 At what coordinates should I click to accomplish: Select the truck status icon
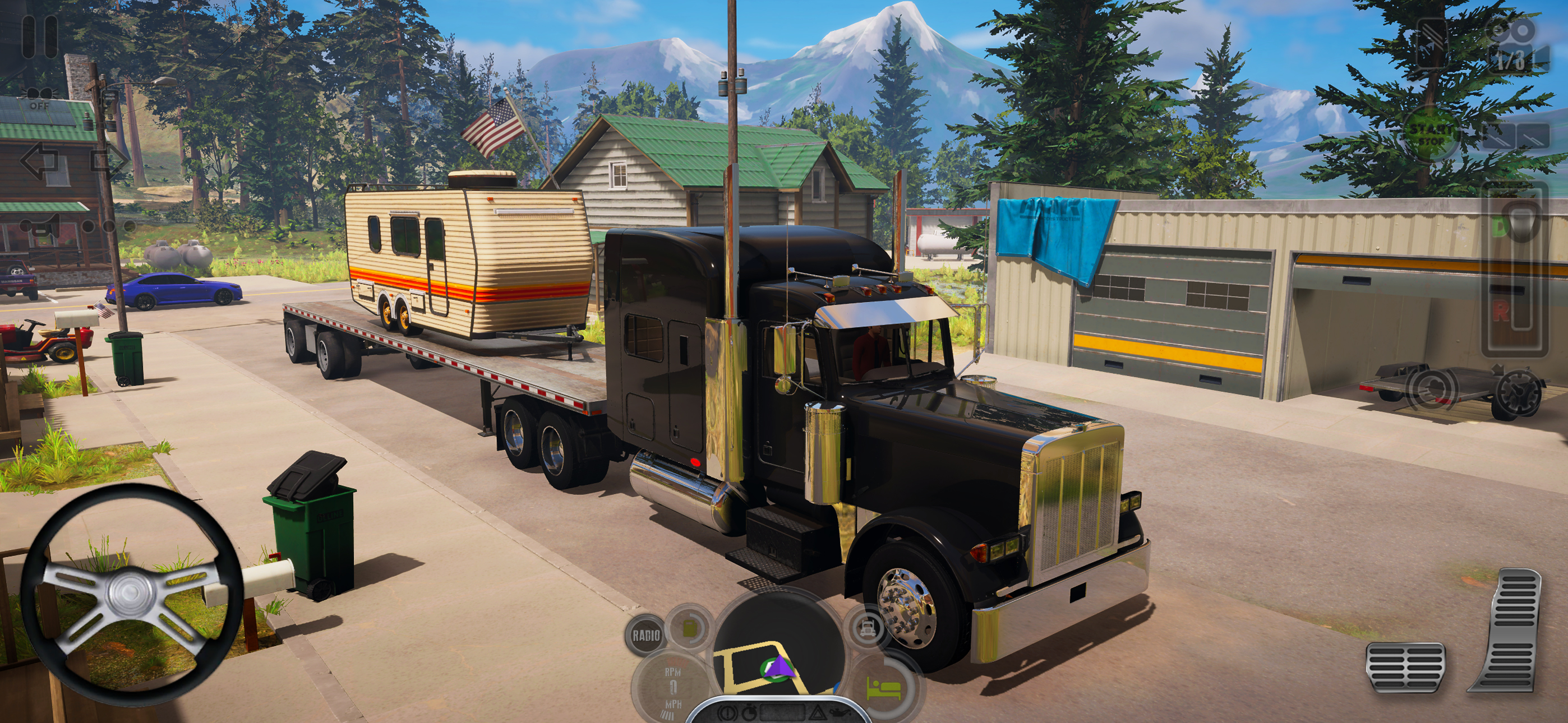pyautogui.click(x=868, y=628)
